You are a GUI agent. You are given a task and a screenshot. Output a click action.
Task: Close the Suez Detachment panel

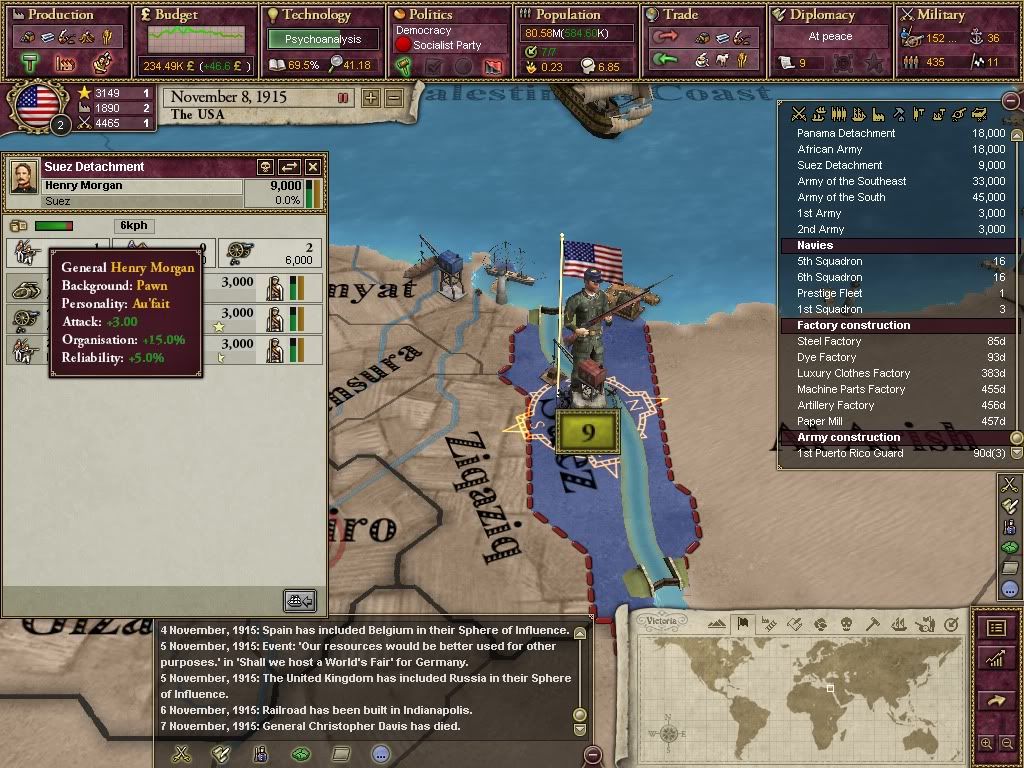tap(313, 167)
